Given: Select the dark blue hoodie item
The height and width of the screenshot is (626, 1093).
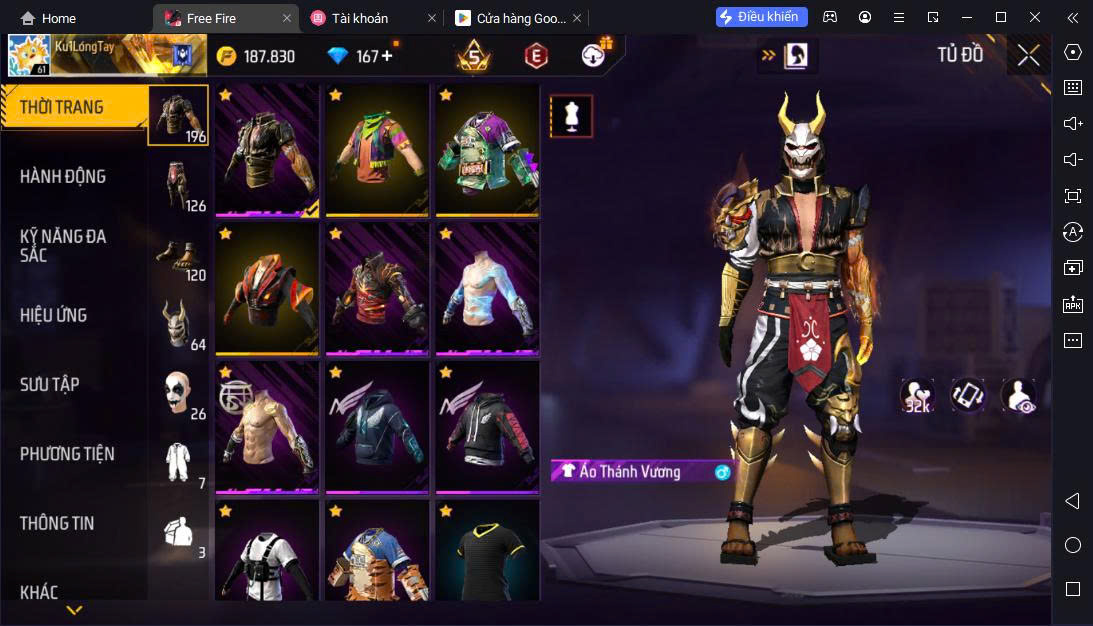Looking at the screenshot, I should coord(377,428).
